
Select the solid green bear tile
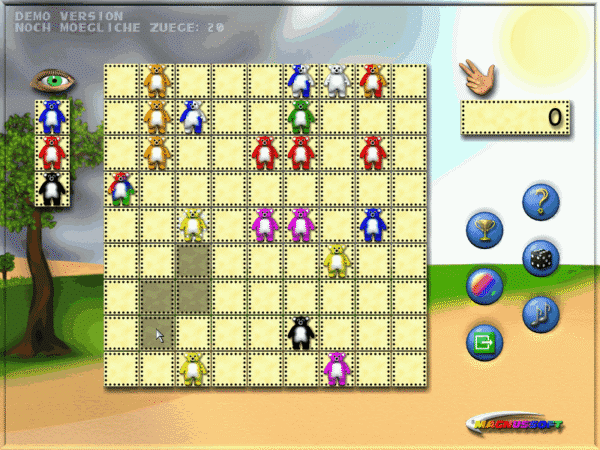click(301, 117)
